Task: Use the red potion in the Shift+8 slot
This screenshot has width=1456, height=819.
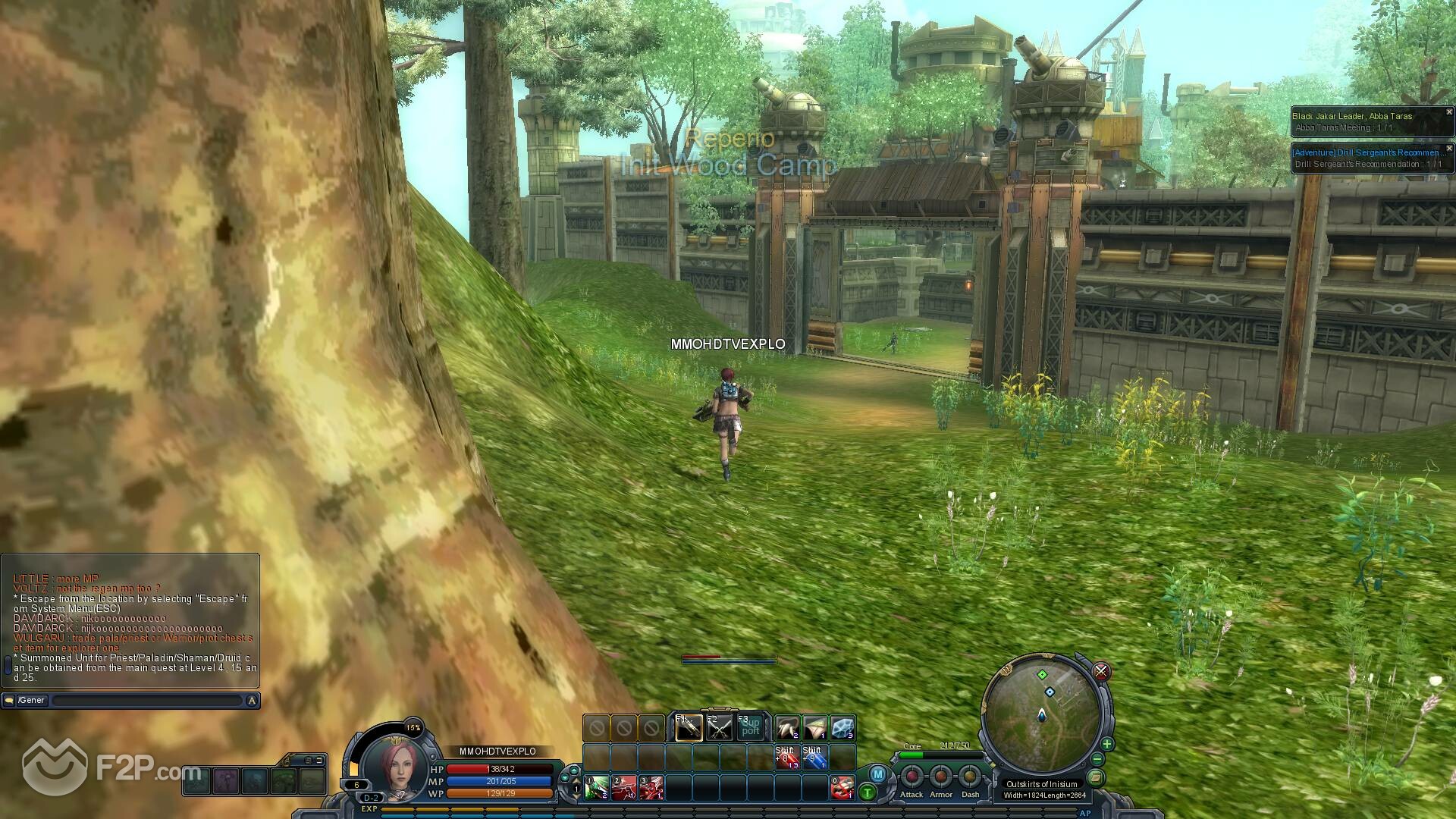Action: 786,758
